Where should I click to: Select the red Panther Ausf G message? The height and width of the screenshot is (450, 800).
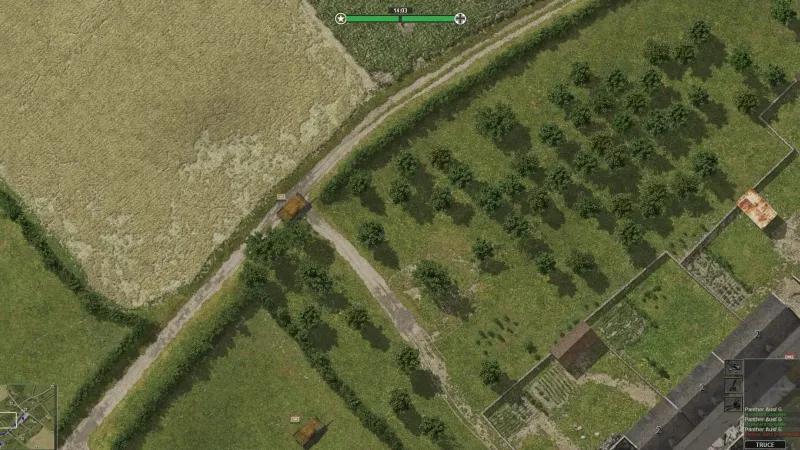(x=770, y=432)
